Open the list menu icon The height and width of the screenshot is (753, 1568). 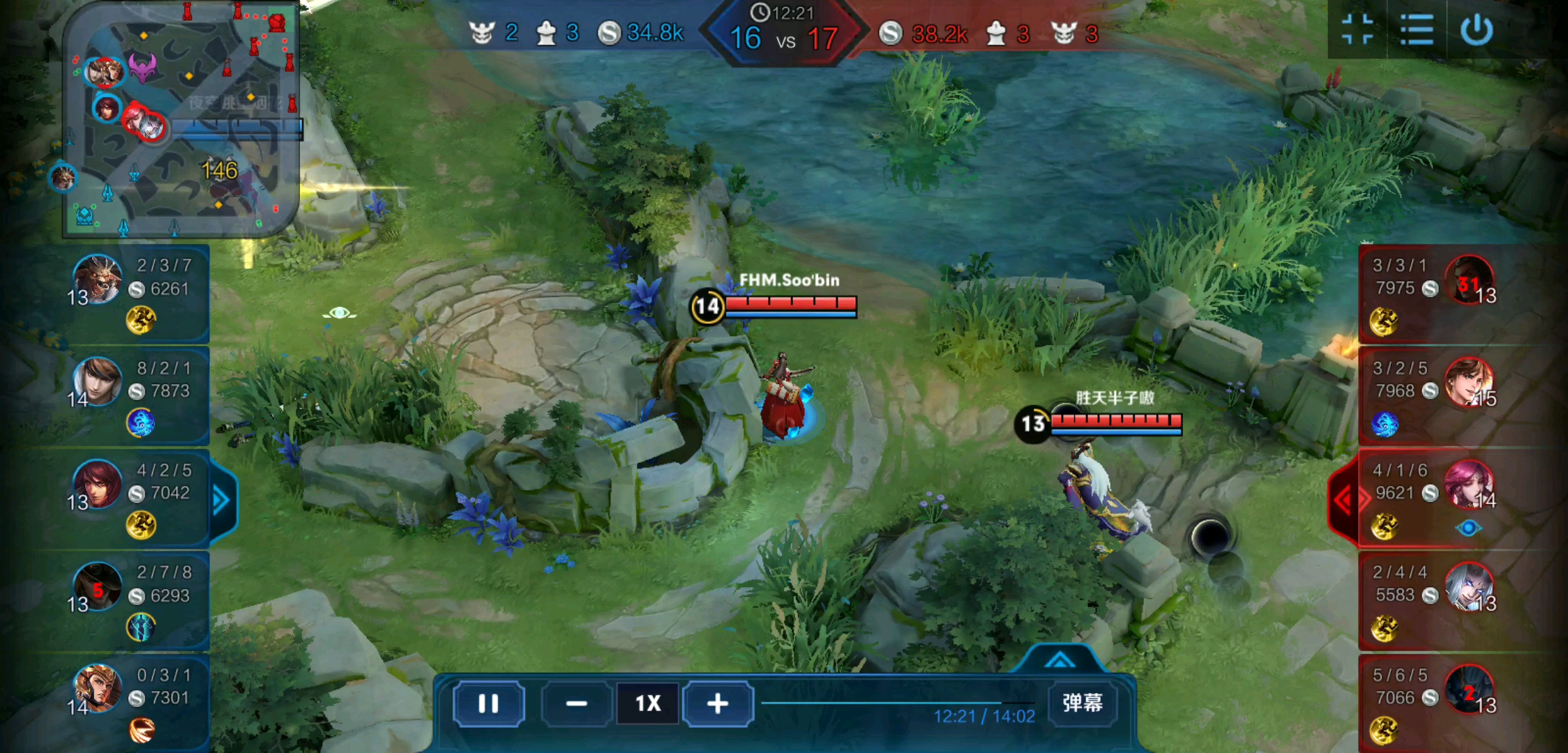1417,29
